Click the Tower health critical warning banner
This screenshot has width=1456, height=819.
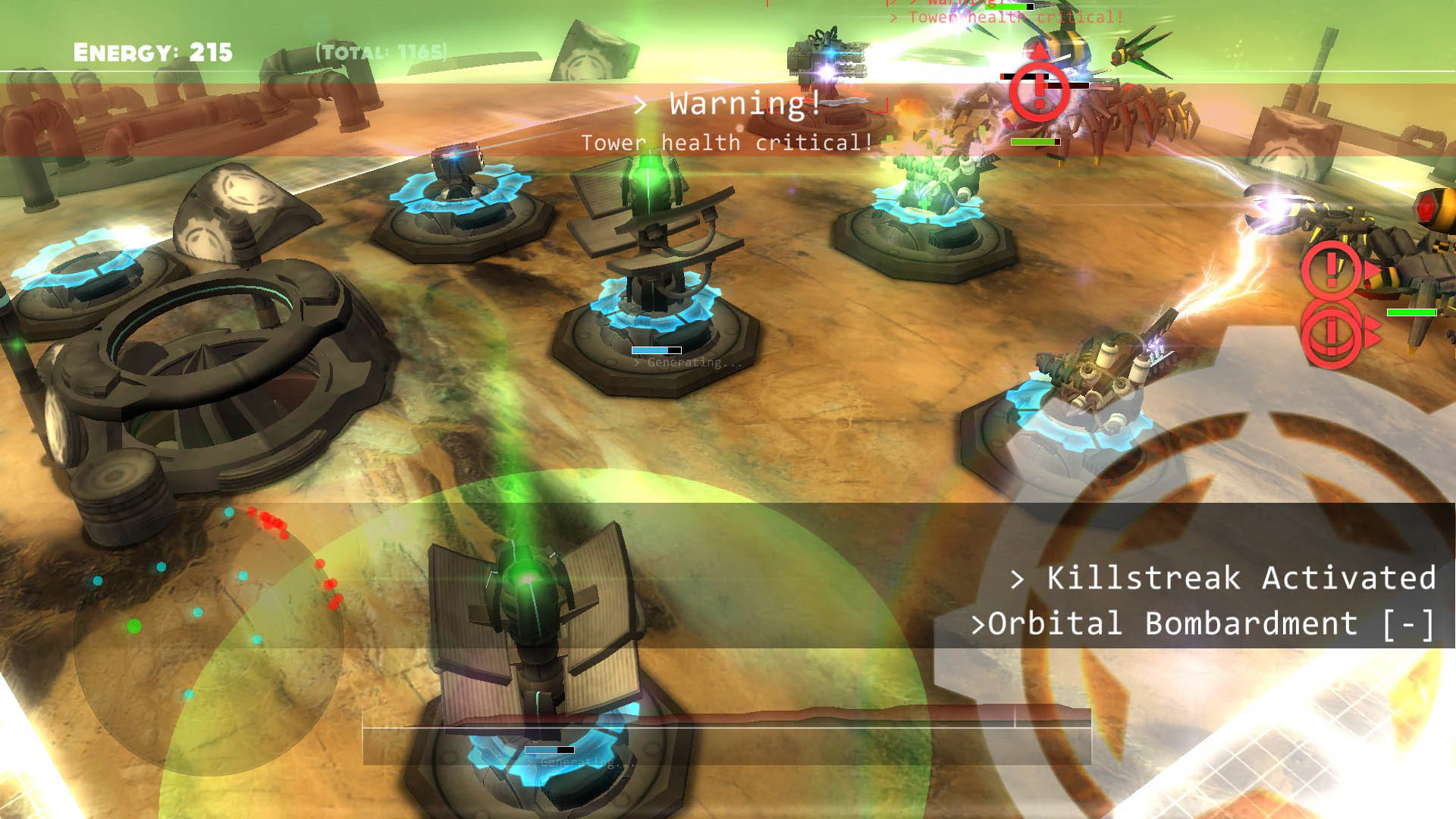tap(726, 142)
